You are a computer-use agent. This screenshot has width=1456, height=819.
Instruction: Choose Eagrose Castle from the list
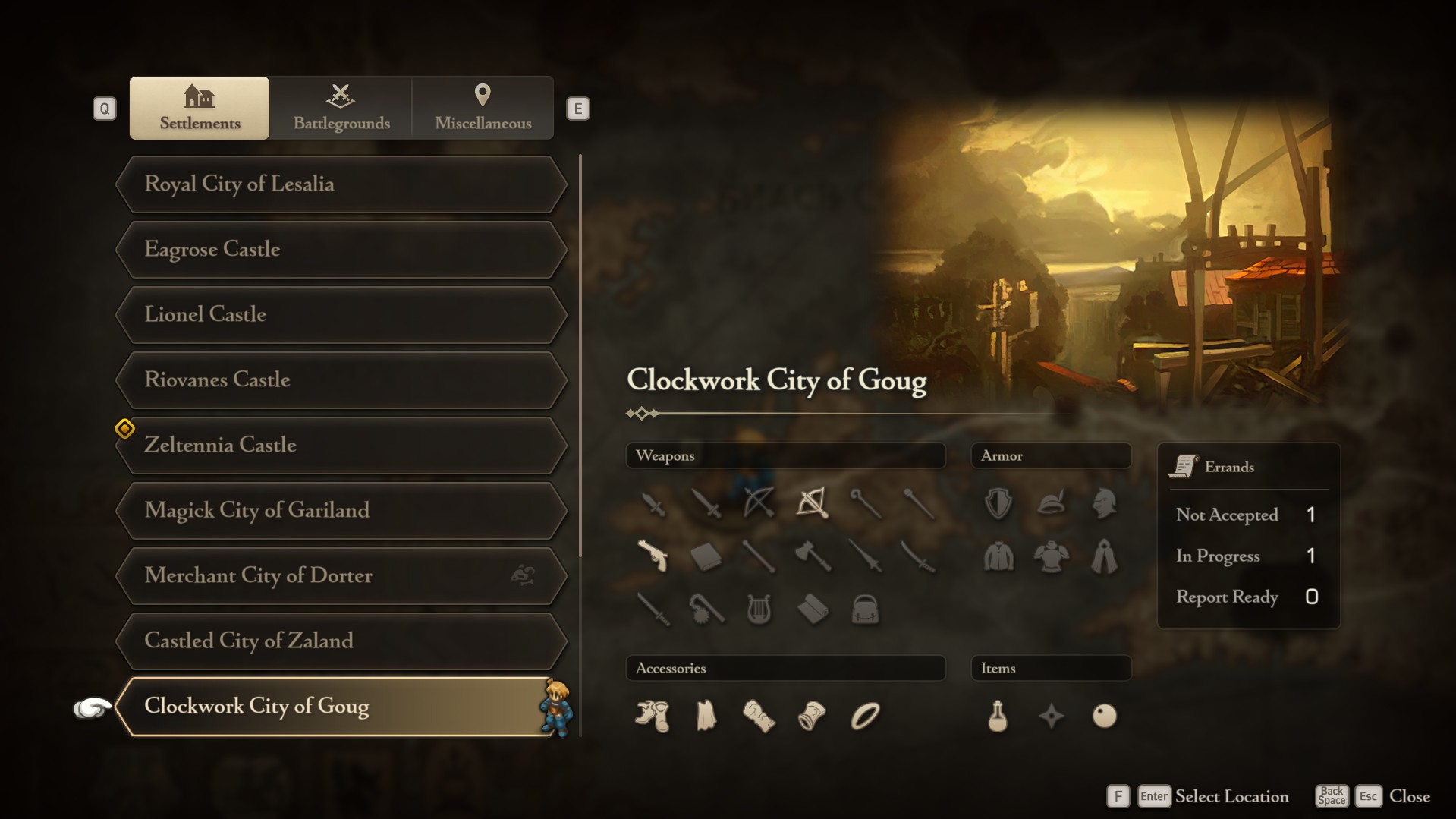(x=341, y=250)
